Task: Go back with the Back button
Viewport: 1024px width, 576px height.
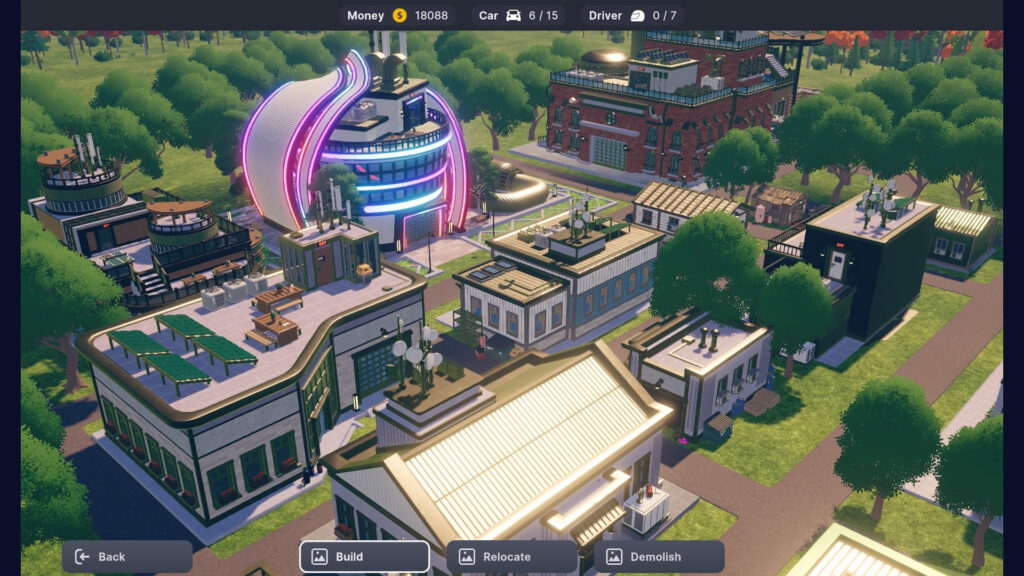Action: click(127, 557)
